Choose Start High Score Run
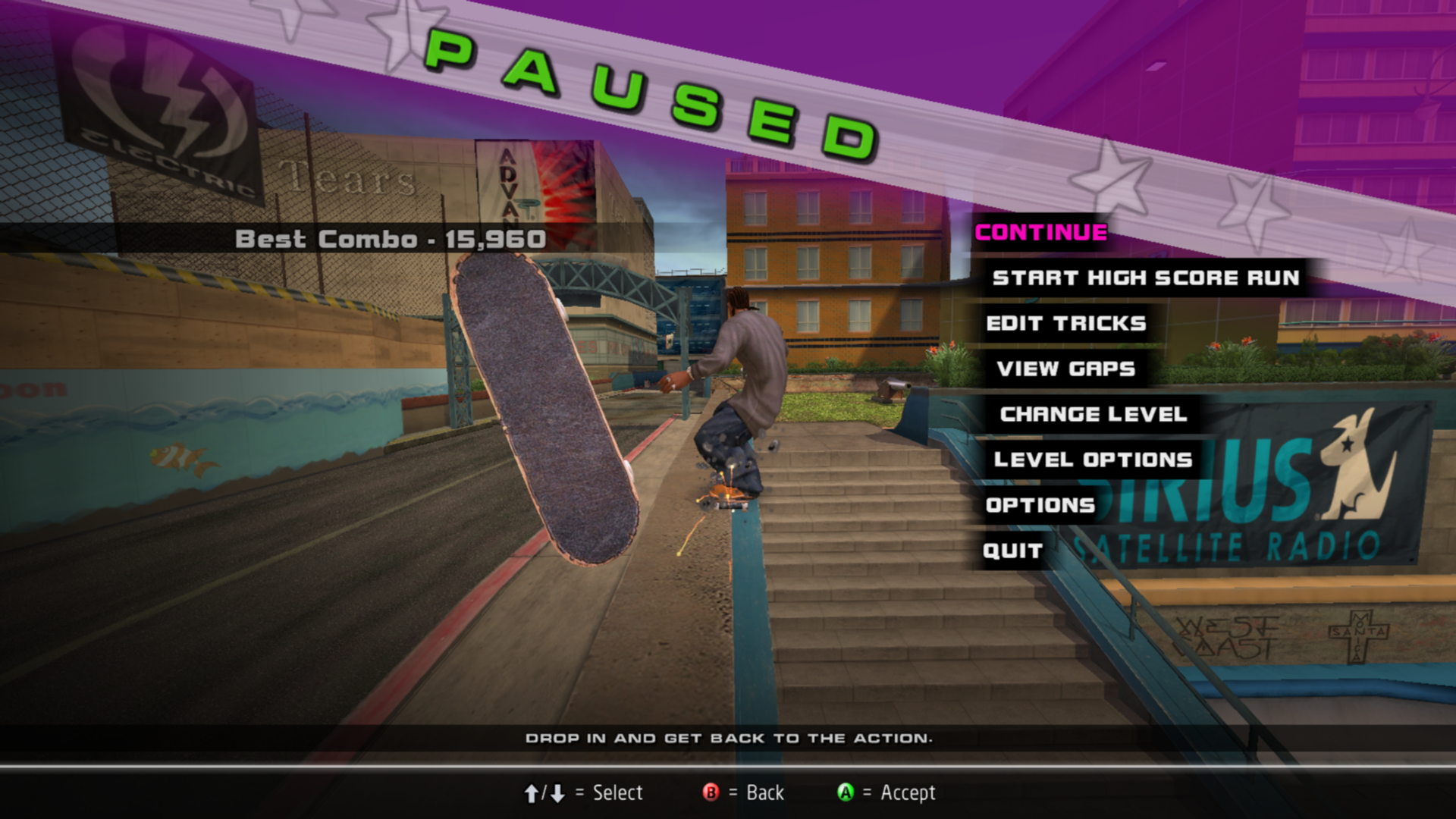This screenshot has width=1456, height=819. tap(1145, 278)
